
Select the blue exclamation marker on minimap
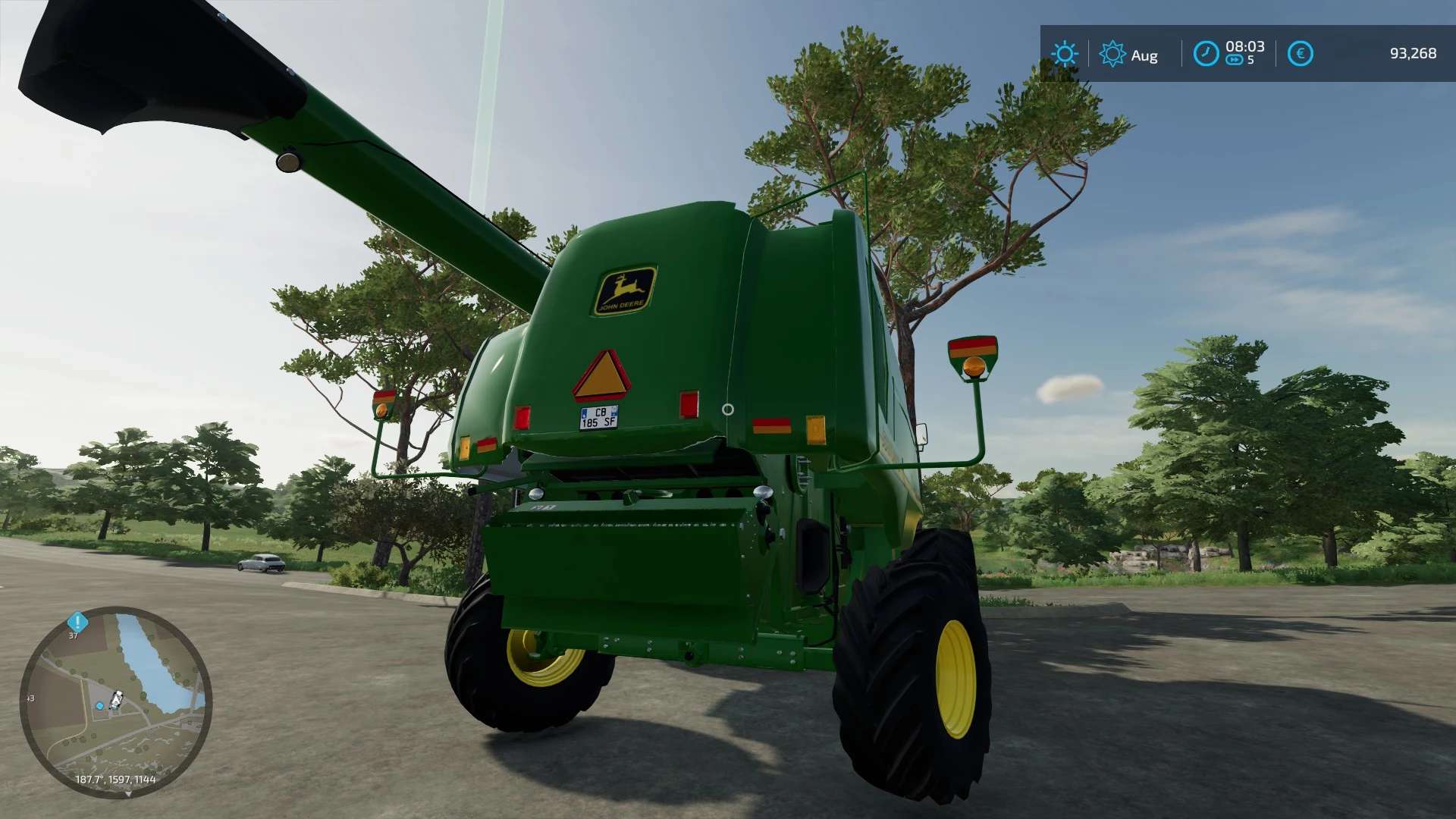[x=77, y=622]
